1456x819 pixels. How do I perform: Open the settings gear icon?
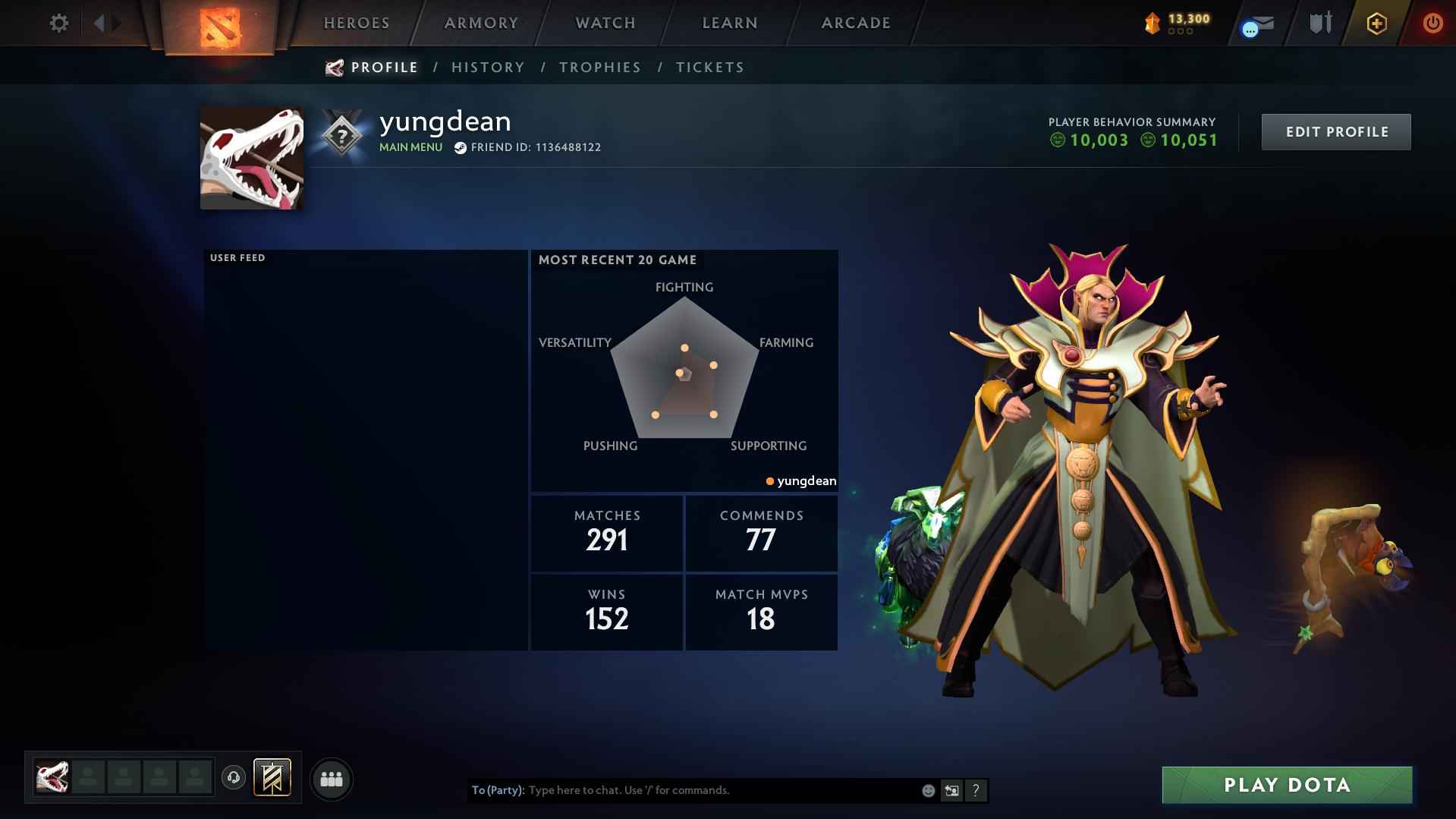click(x=59, y=23)
